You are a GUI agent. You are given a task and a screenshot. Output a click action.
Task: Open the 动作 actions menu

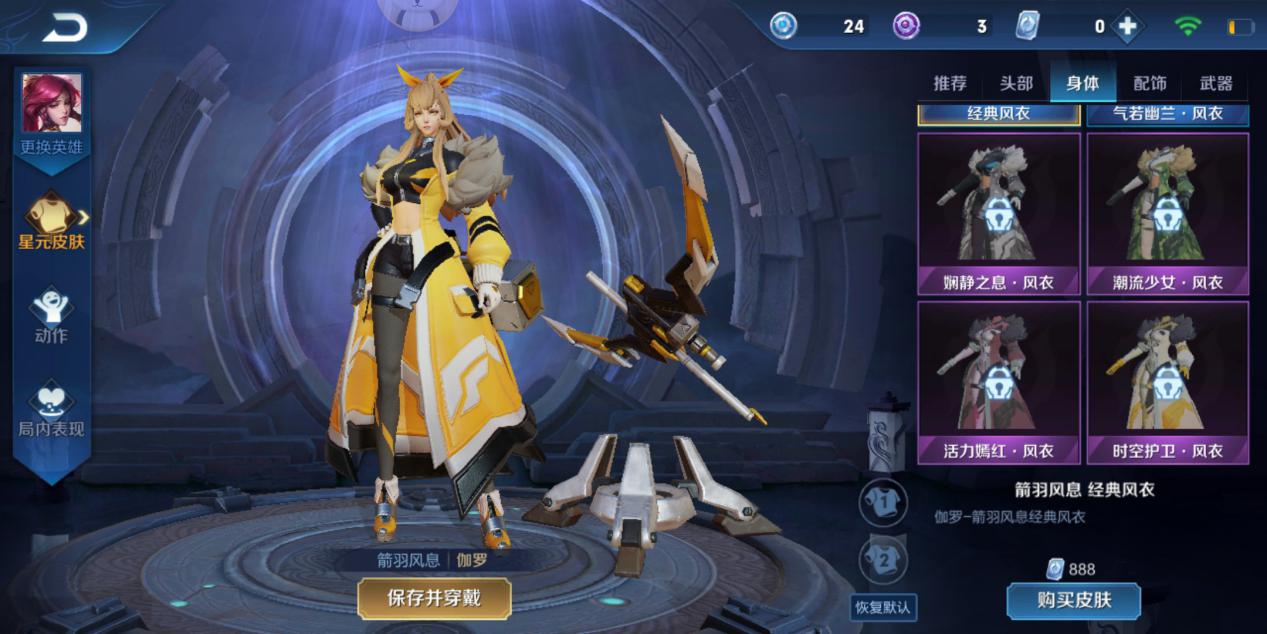pyautogui.click(x=51, y=316)
